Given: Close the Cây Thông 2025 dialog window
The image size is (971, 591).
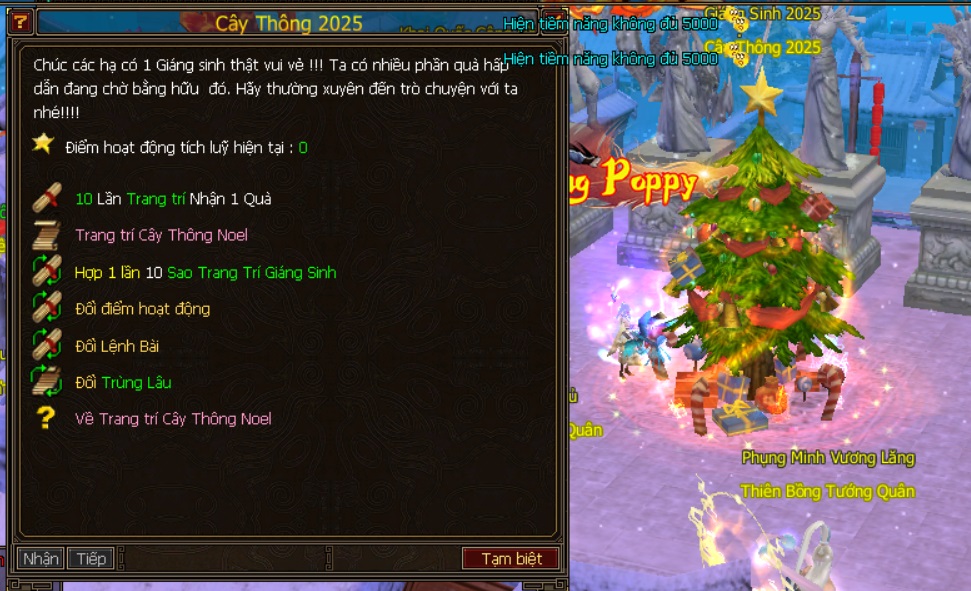Looking at the screenshot, I should 555,22.
